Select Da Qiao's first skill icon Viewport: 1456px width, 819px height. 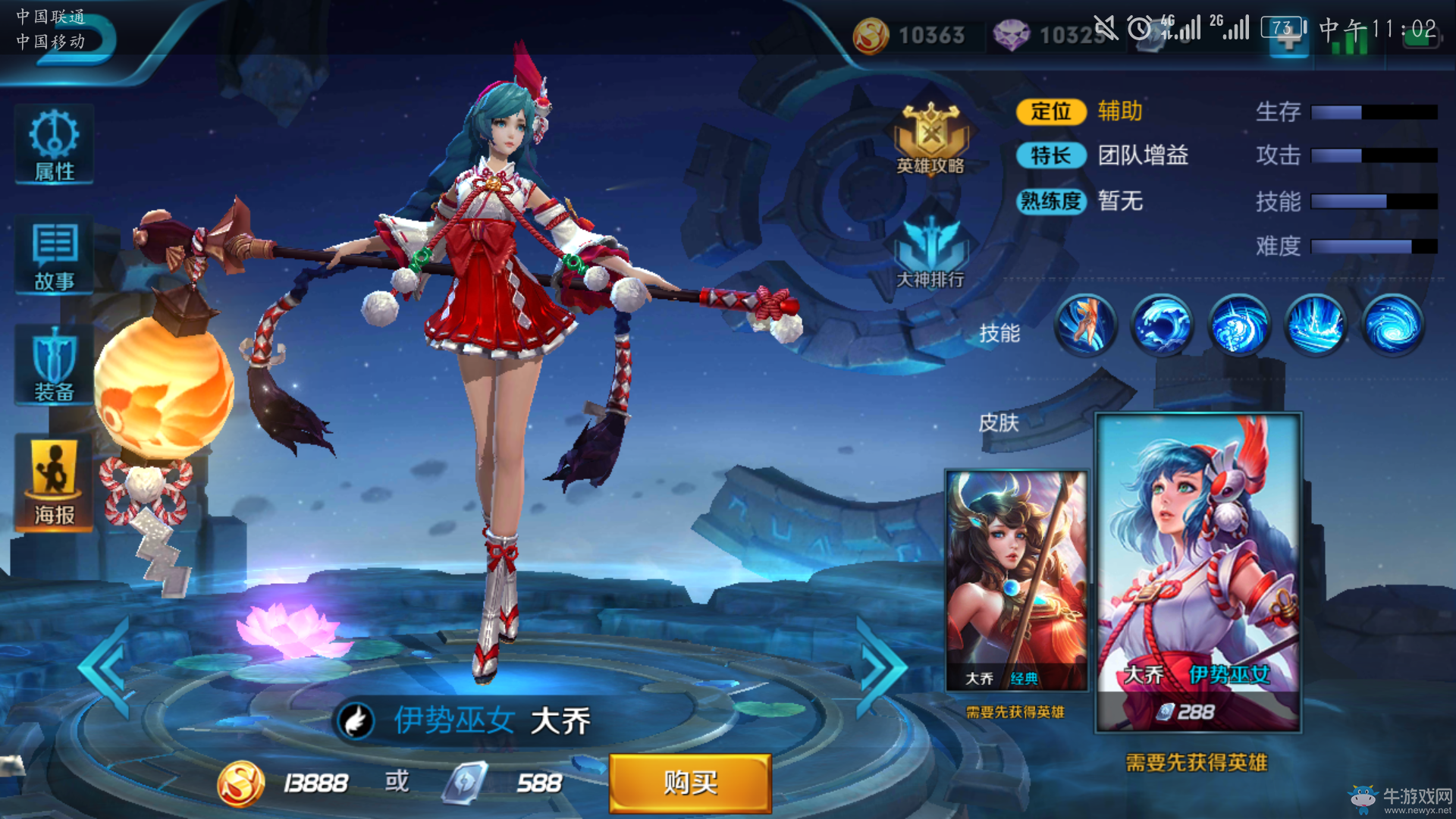pos(1084,324)
